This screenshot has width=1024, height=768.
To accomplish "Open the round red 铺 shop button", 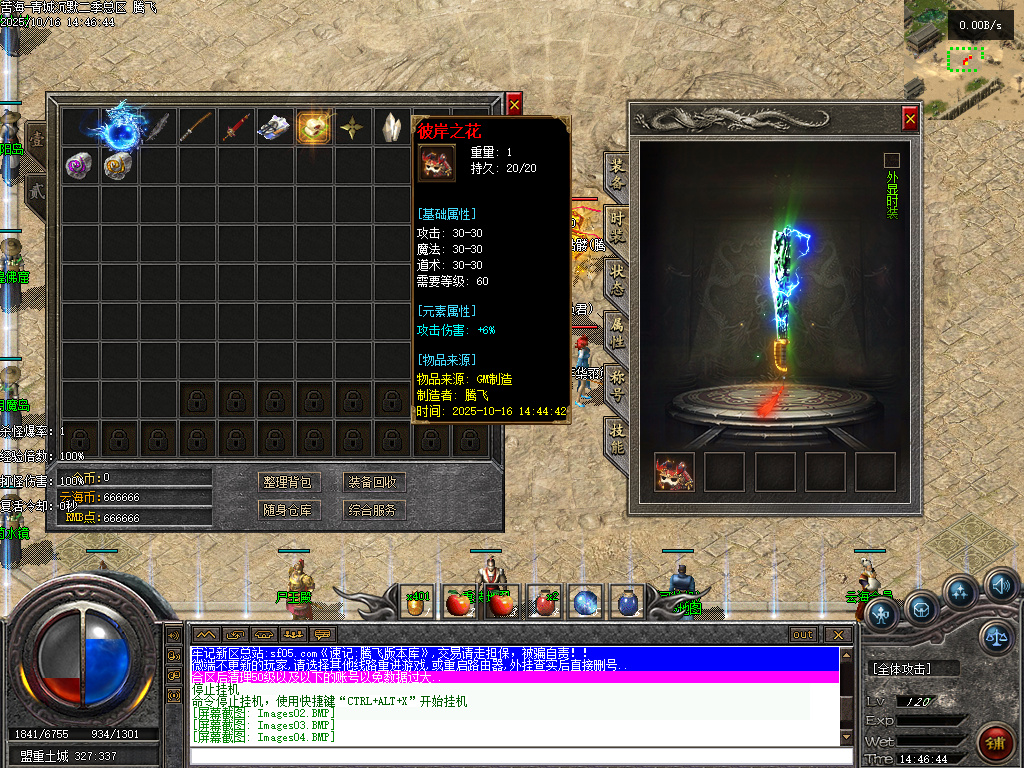I will point(995,743).
